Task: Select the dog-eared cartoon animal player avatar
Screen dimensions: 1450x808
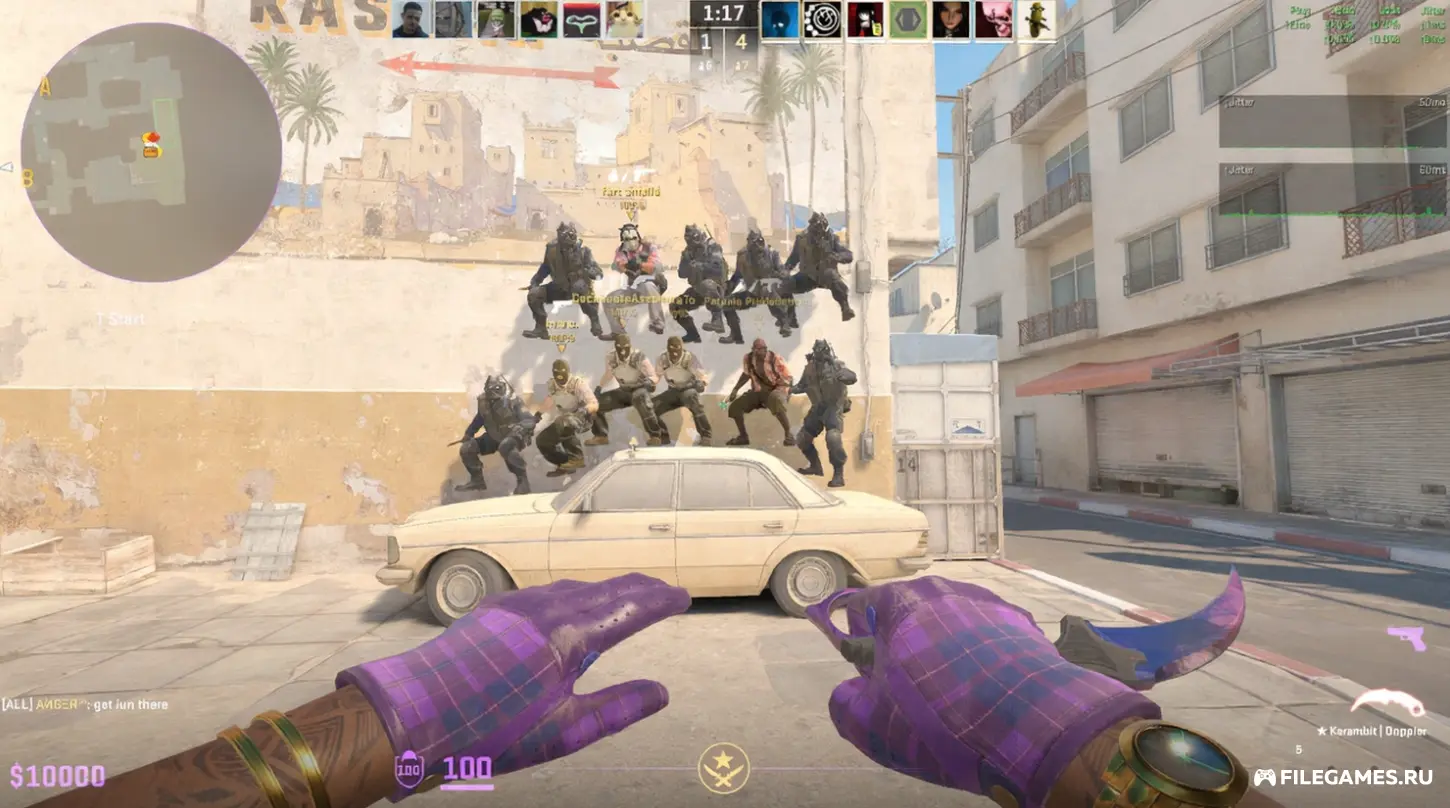Action: [539, 19]
